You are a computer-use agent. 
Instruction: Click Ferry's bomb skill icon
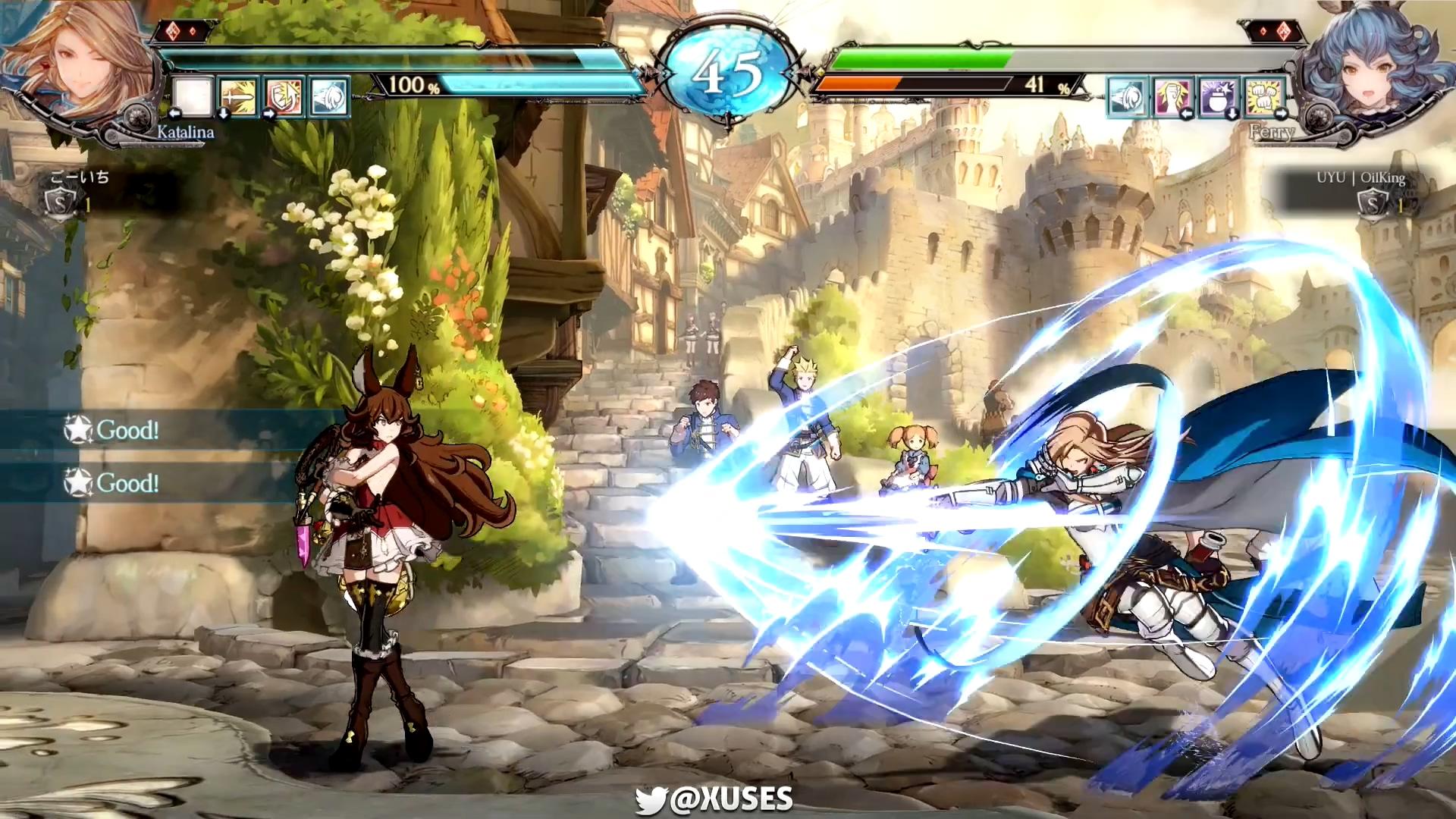(x=1217, y=97)
